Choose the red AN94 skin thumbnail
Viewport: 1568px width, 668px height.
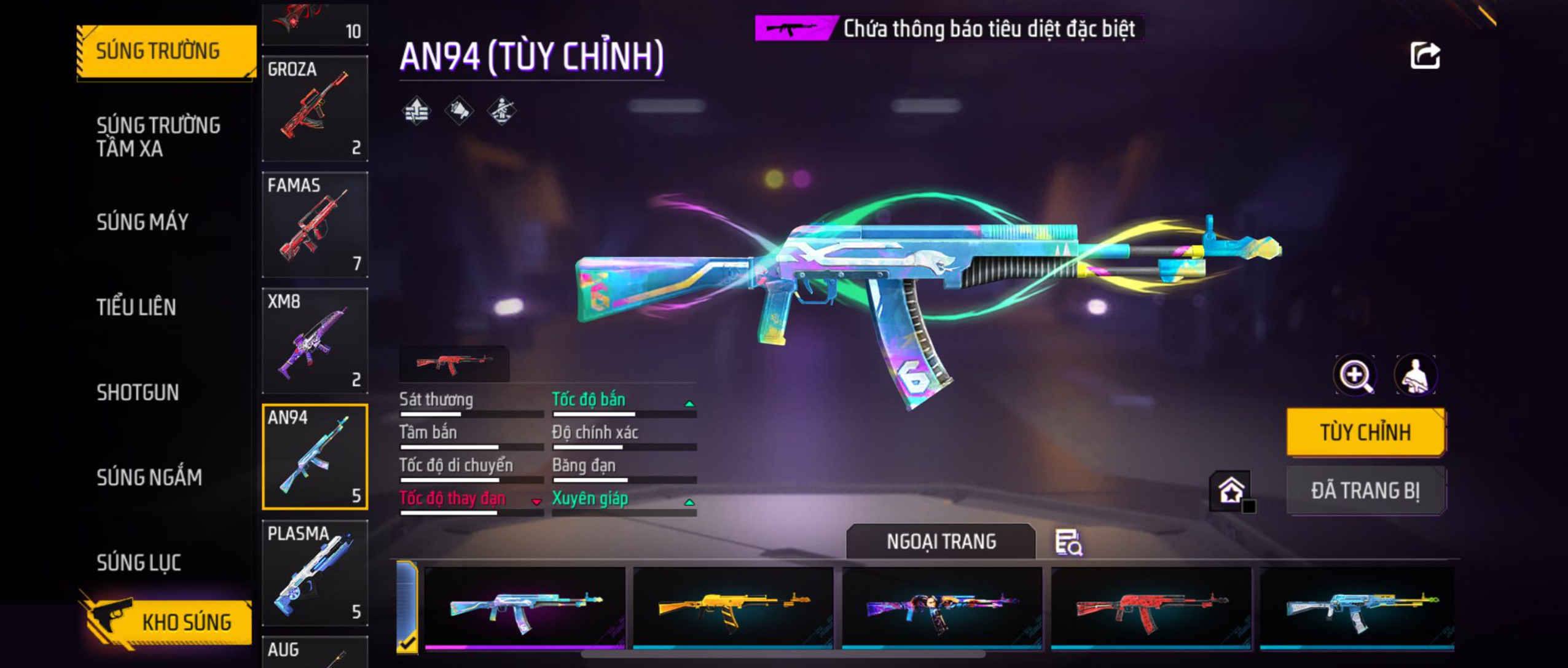(1151, 607)
